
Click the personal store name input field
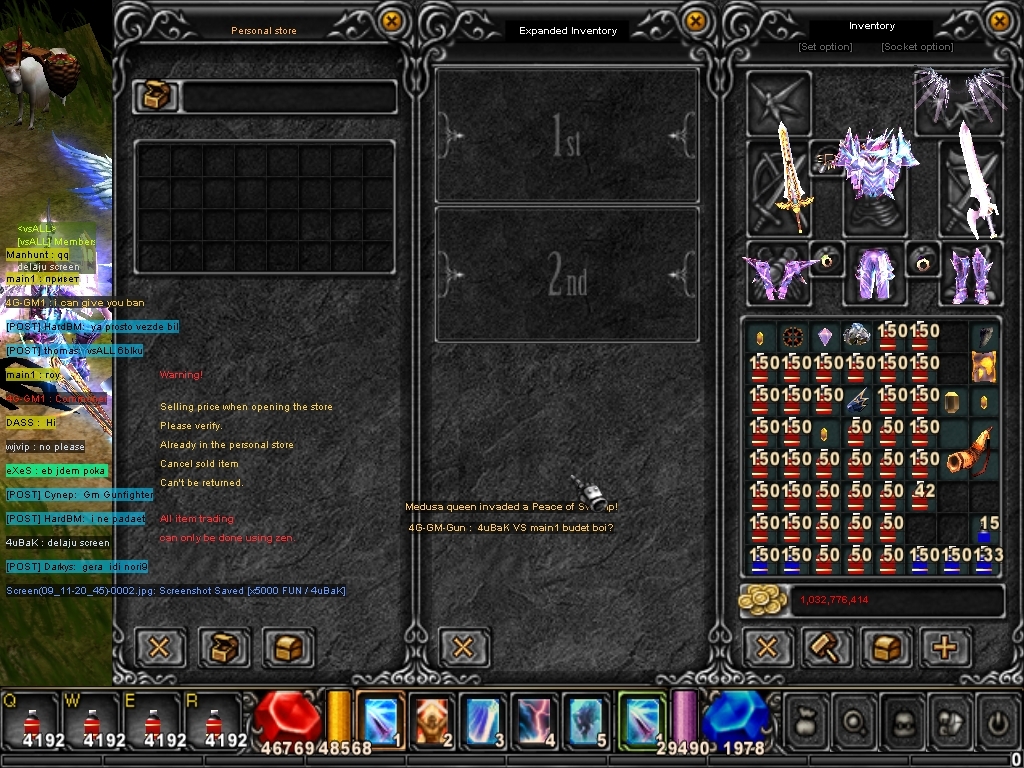click(288, 97)
